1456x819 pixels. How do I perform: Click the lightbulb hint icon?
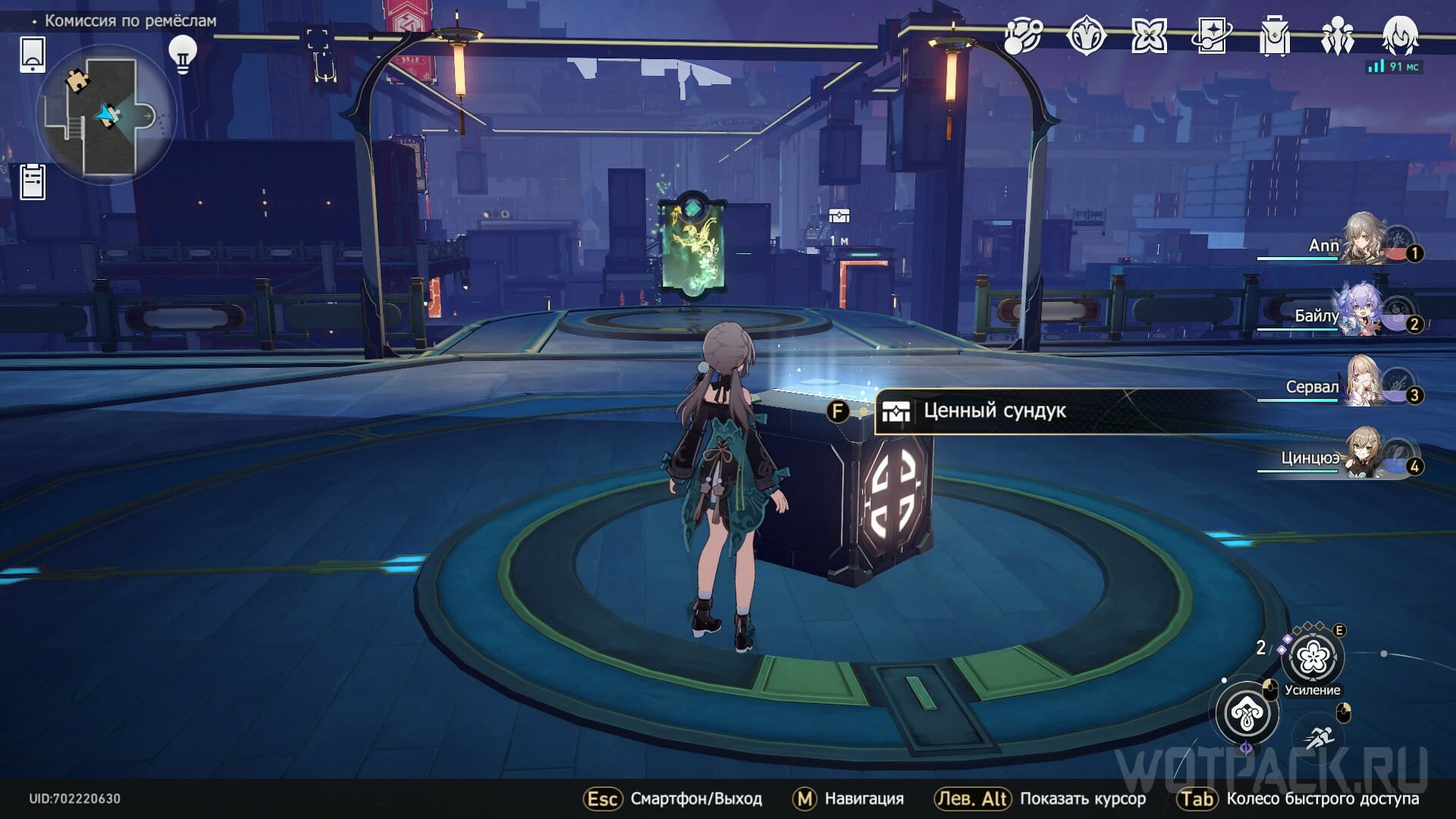182,54
